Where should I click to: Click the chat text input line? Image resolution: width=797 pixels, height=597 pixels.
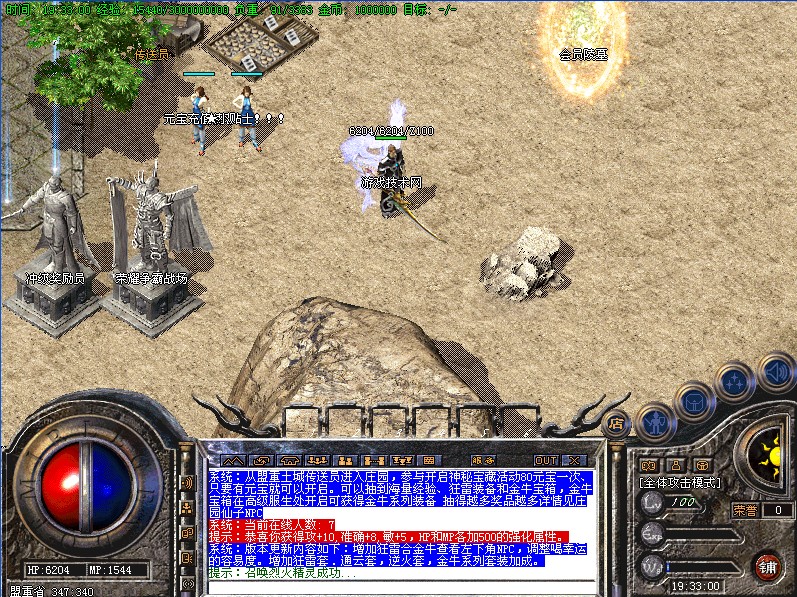tap(400, 587)
